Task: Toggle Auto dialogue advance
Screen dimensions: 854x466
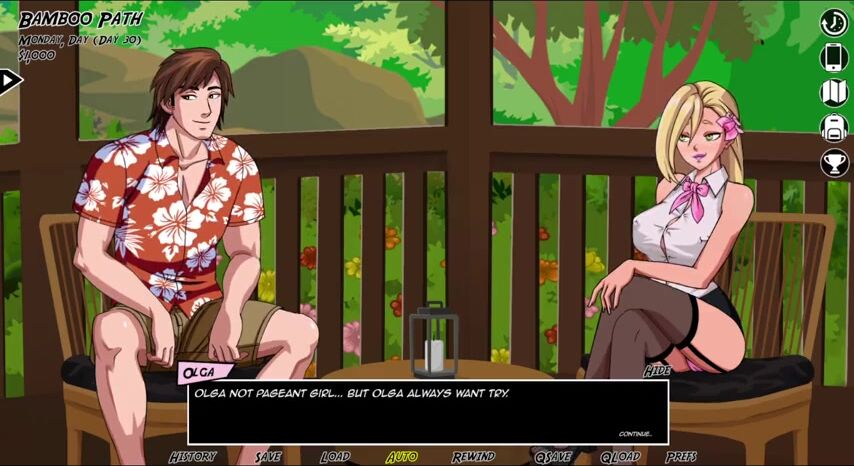Action: (x=402, y=456)
